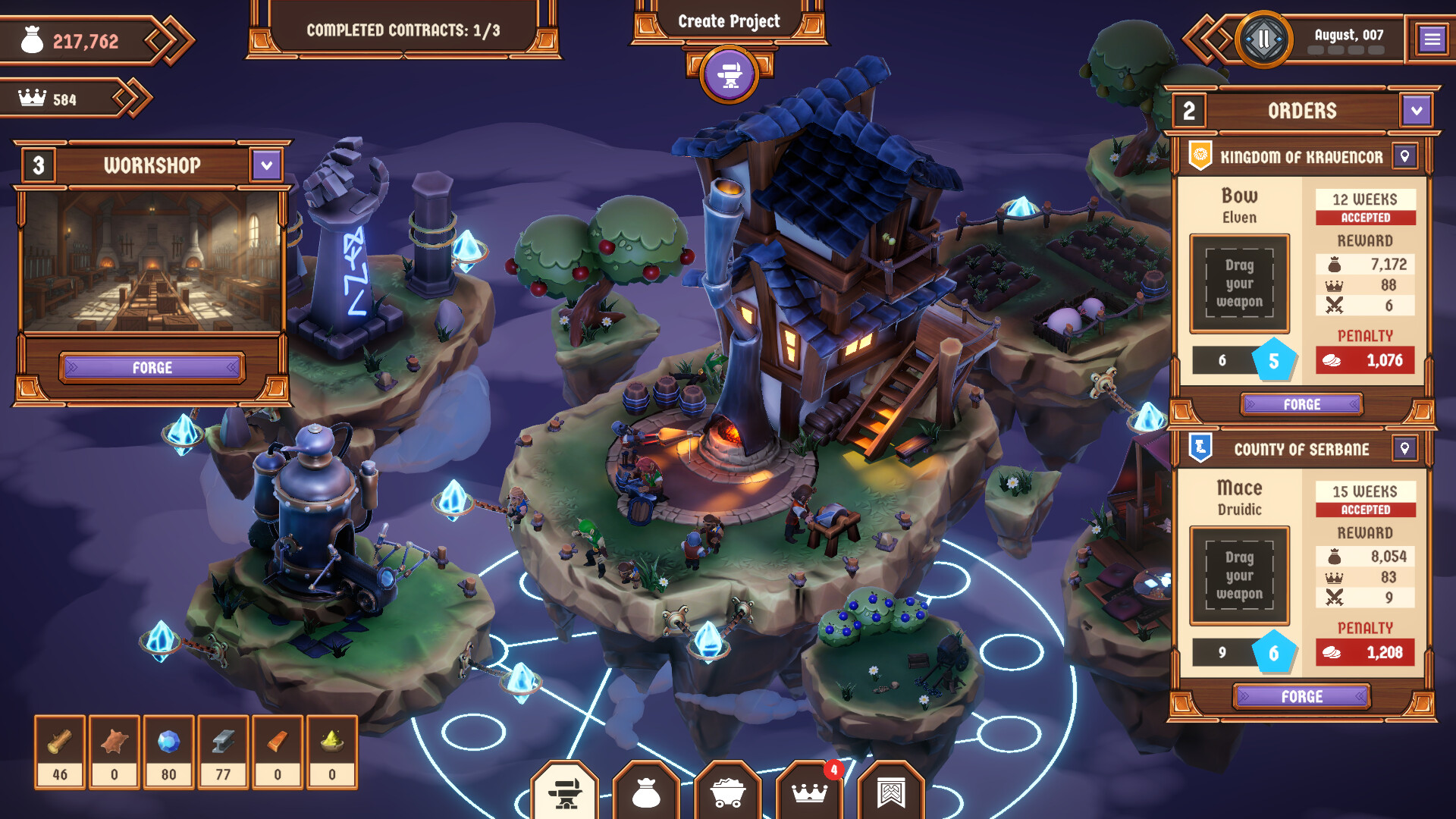Select the Elven Bow weapon slot

point(1239,284)
